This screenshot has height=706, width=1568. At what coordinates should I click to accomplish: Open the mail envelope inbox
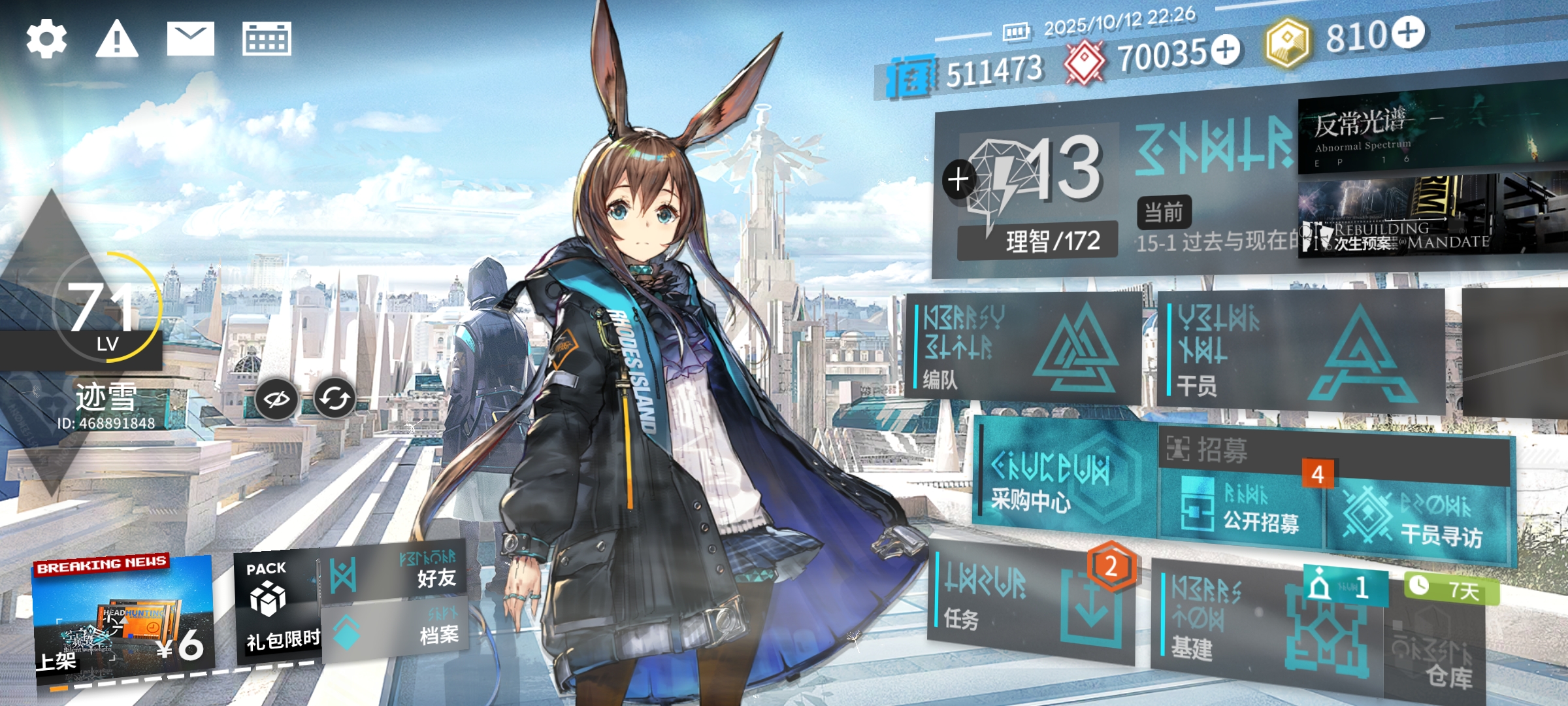point(190,39)
